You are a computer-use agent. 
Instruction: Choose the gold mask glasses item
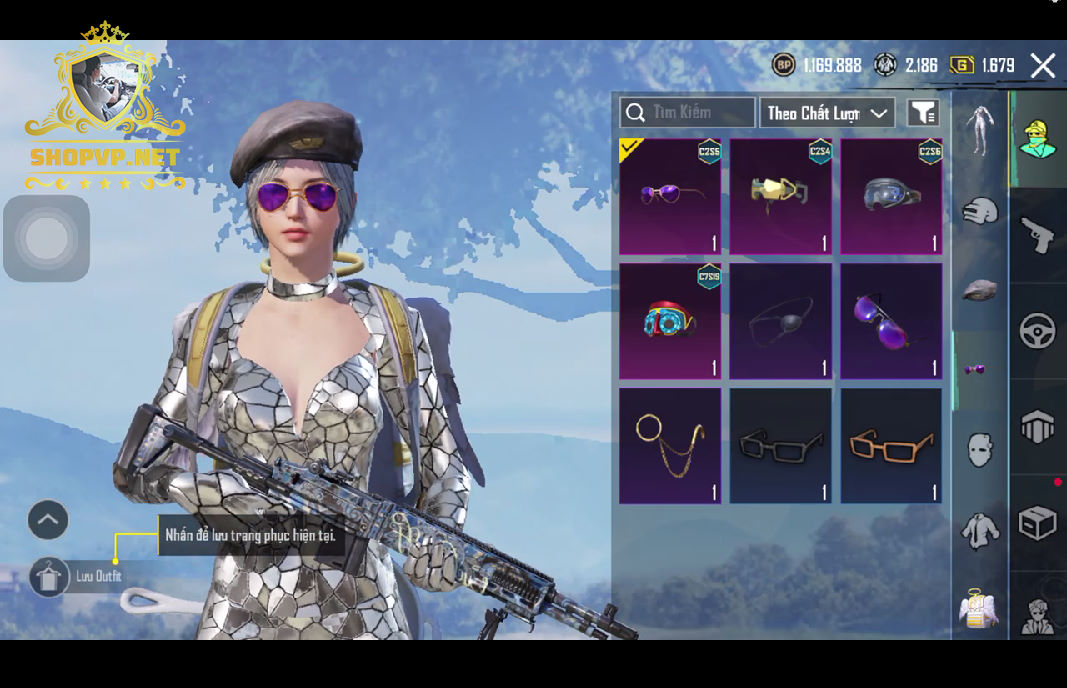[x=780, y=196]
